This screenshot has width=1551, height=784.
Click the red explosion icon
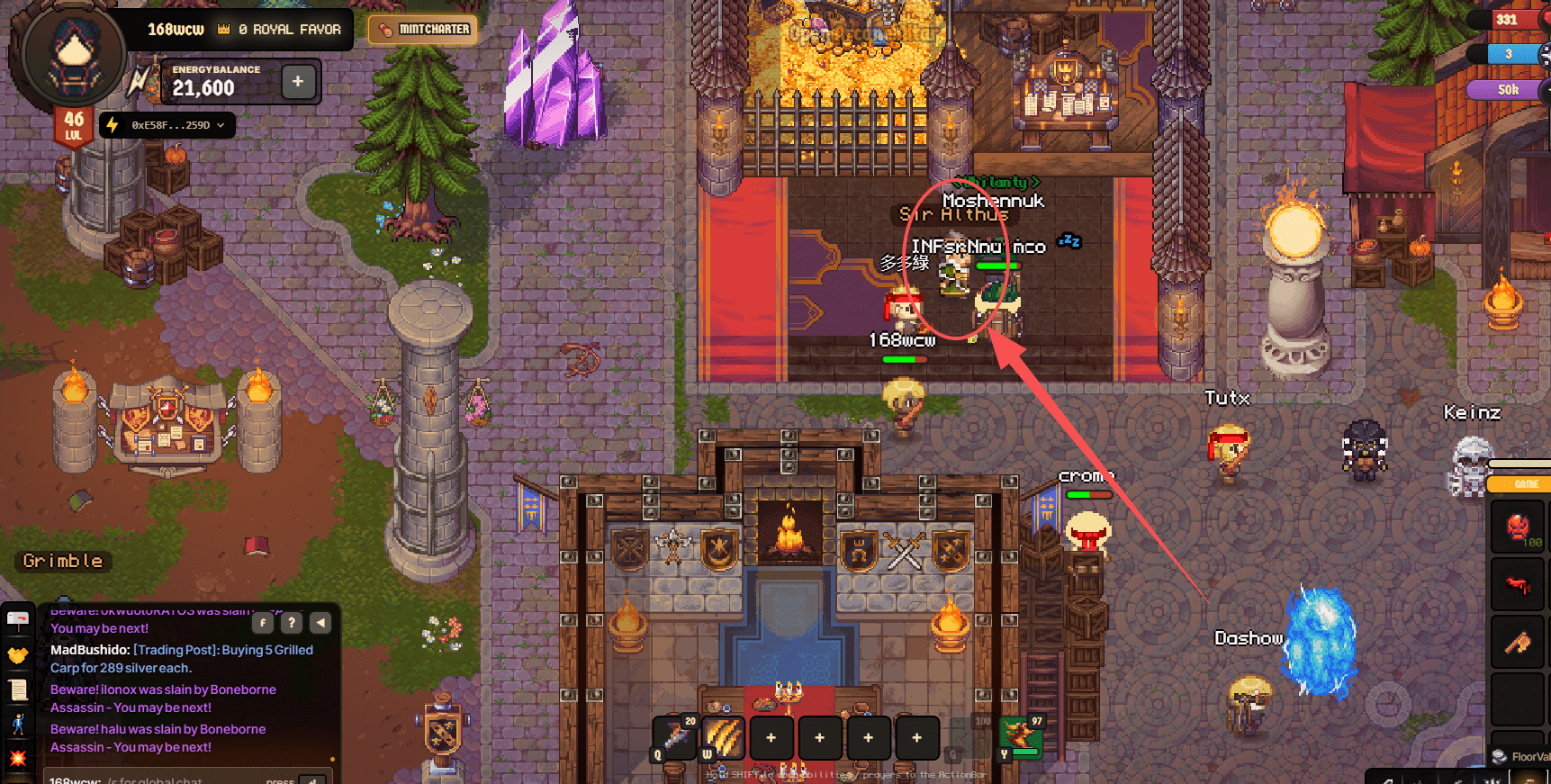(18, 758)
